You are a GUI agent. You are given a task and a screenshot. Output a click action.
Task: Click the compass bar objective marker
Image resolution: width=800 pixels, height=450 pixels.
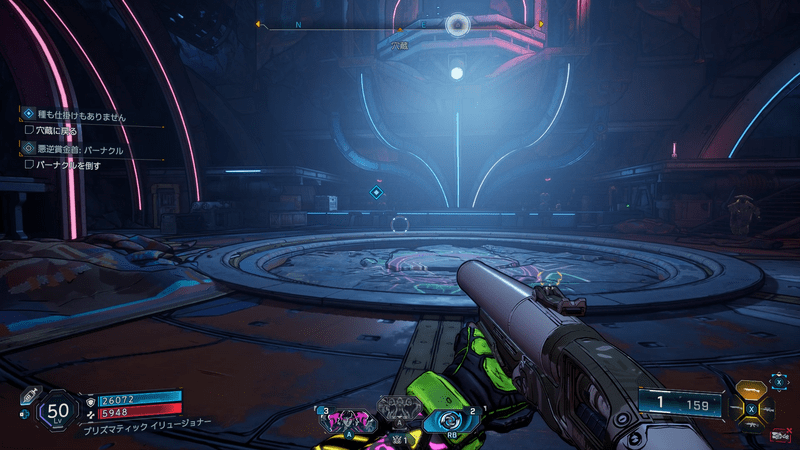[x=457, y=24]
